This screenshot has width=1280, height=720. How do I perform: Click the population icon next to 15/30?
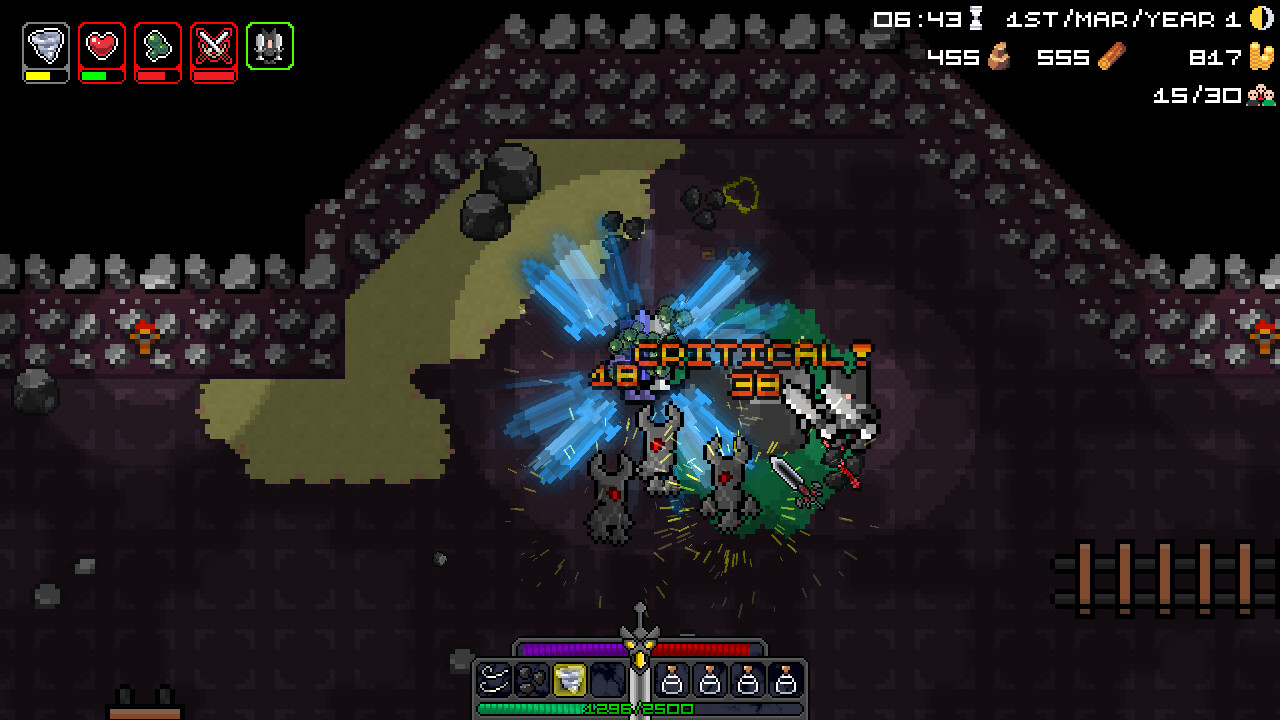[x=1262, y=97]
